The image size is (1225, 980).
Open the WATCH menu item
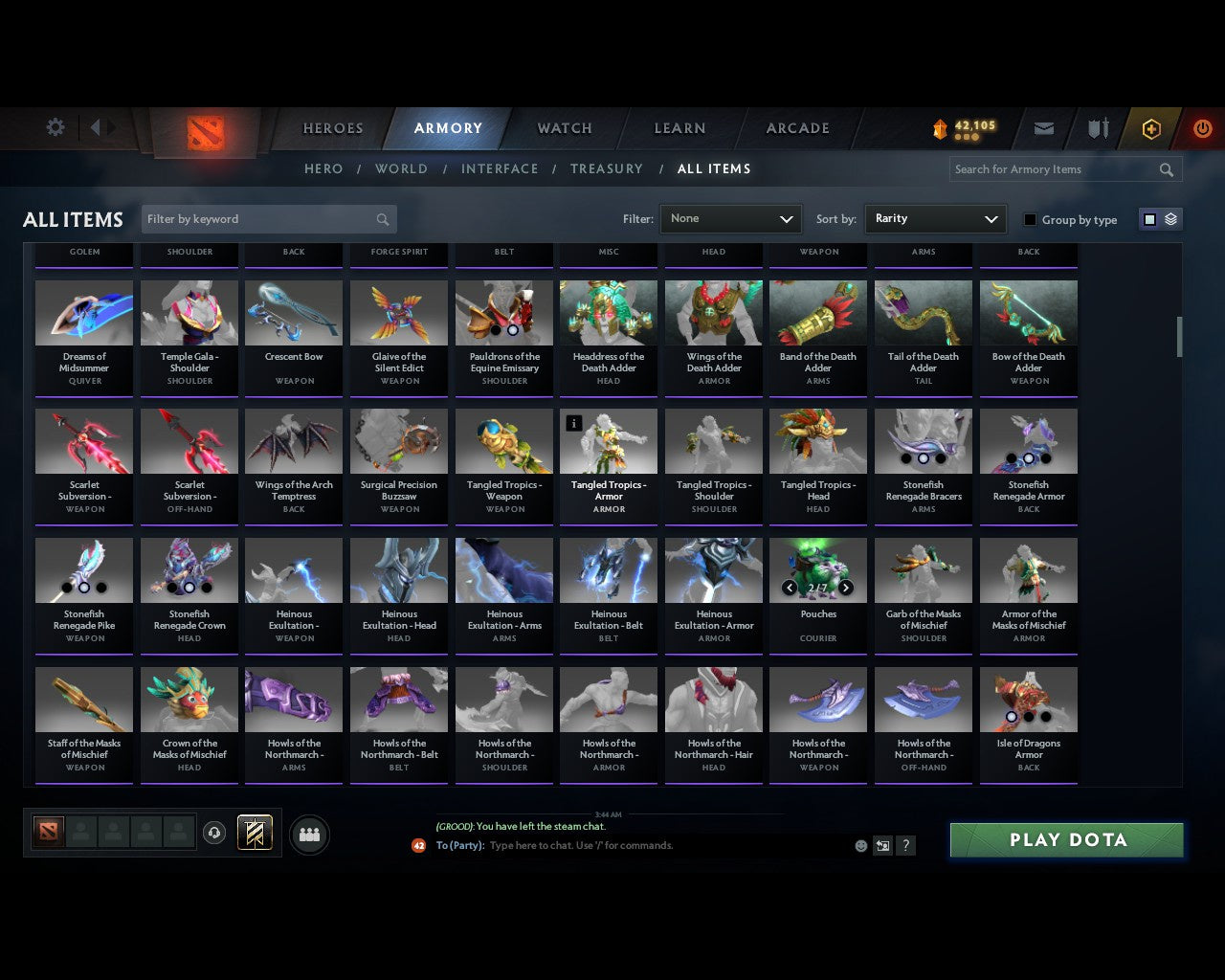563,127
